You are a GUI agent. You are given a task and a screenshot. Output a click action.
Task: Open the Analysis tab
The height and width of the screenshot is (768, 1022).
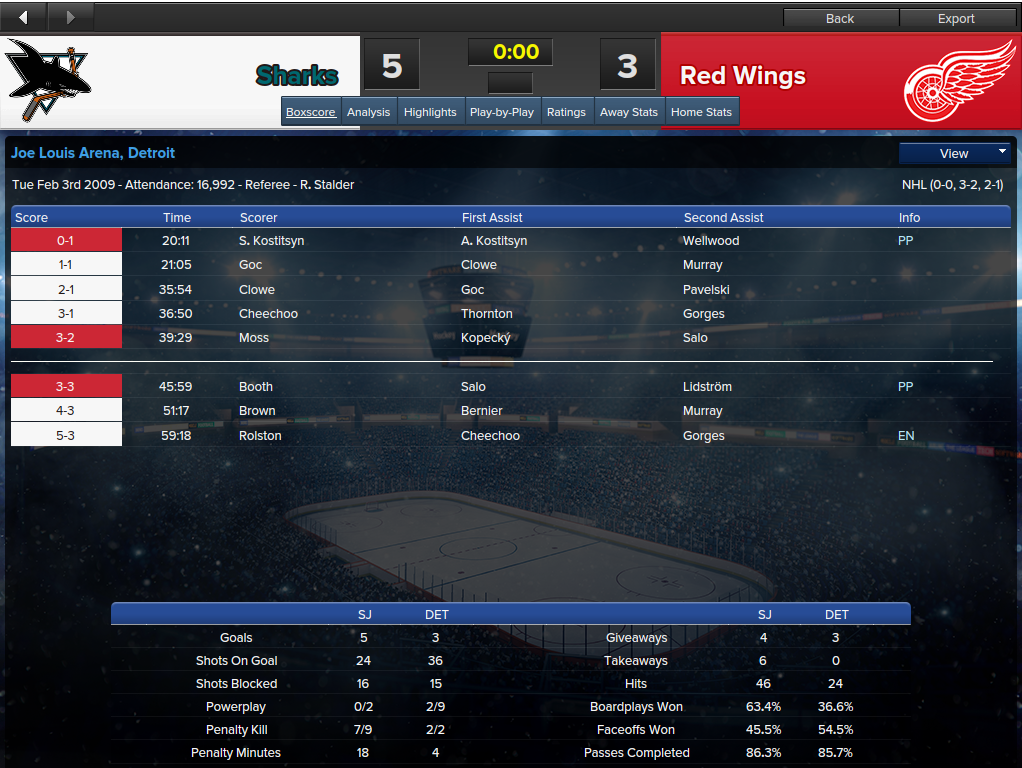[368, 112]
